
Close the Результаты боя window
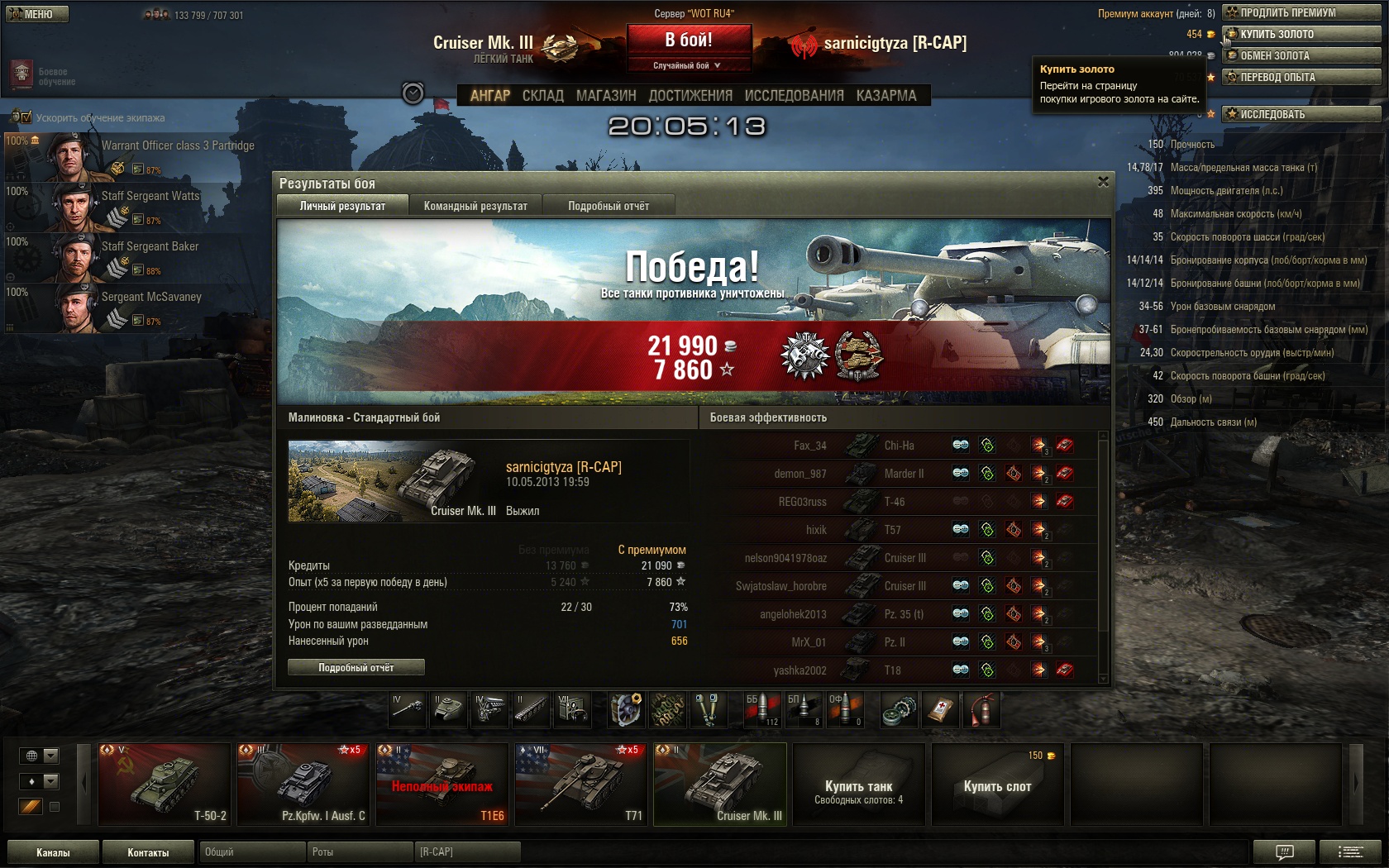pyautogui.click(x=1103, y=182)
